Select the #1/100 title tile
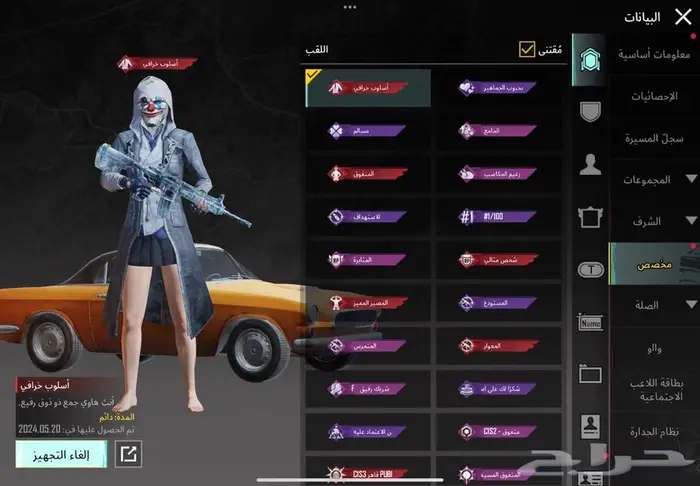The image size is (700, 486). point(498,216)
